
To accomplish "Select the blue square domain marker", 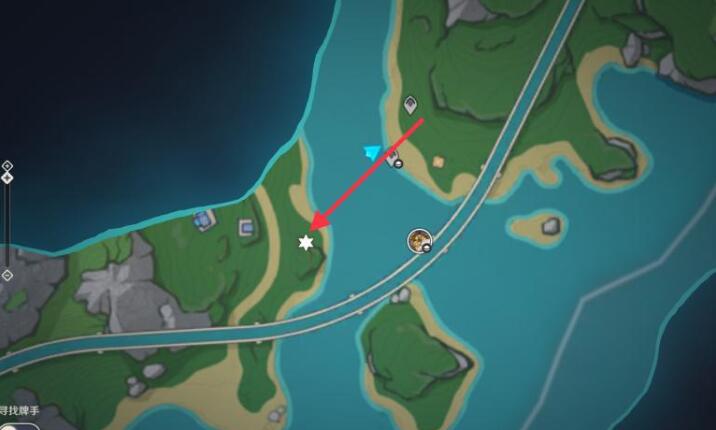I will (205, 218).
